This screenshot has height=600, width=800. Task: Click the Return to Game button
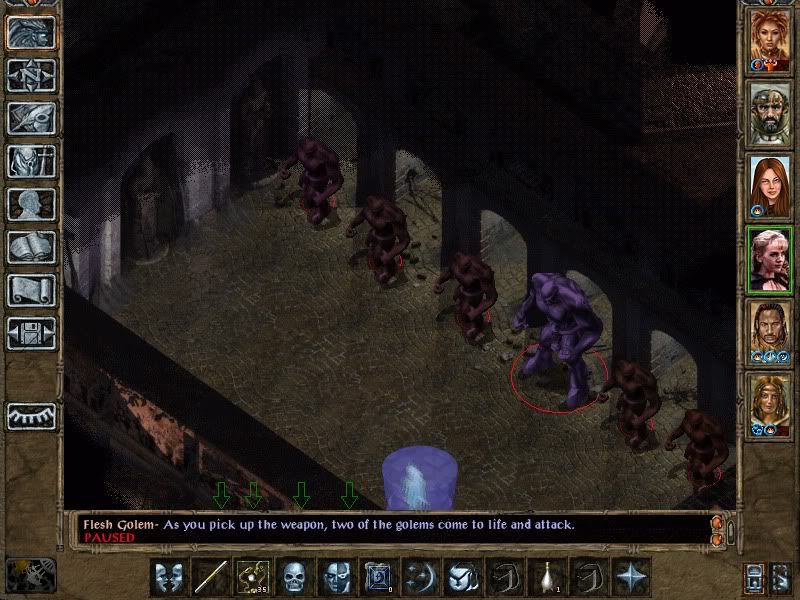(x=31, y=32)
